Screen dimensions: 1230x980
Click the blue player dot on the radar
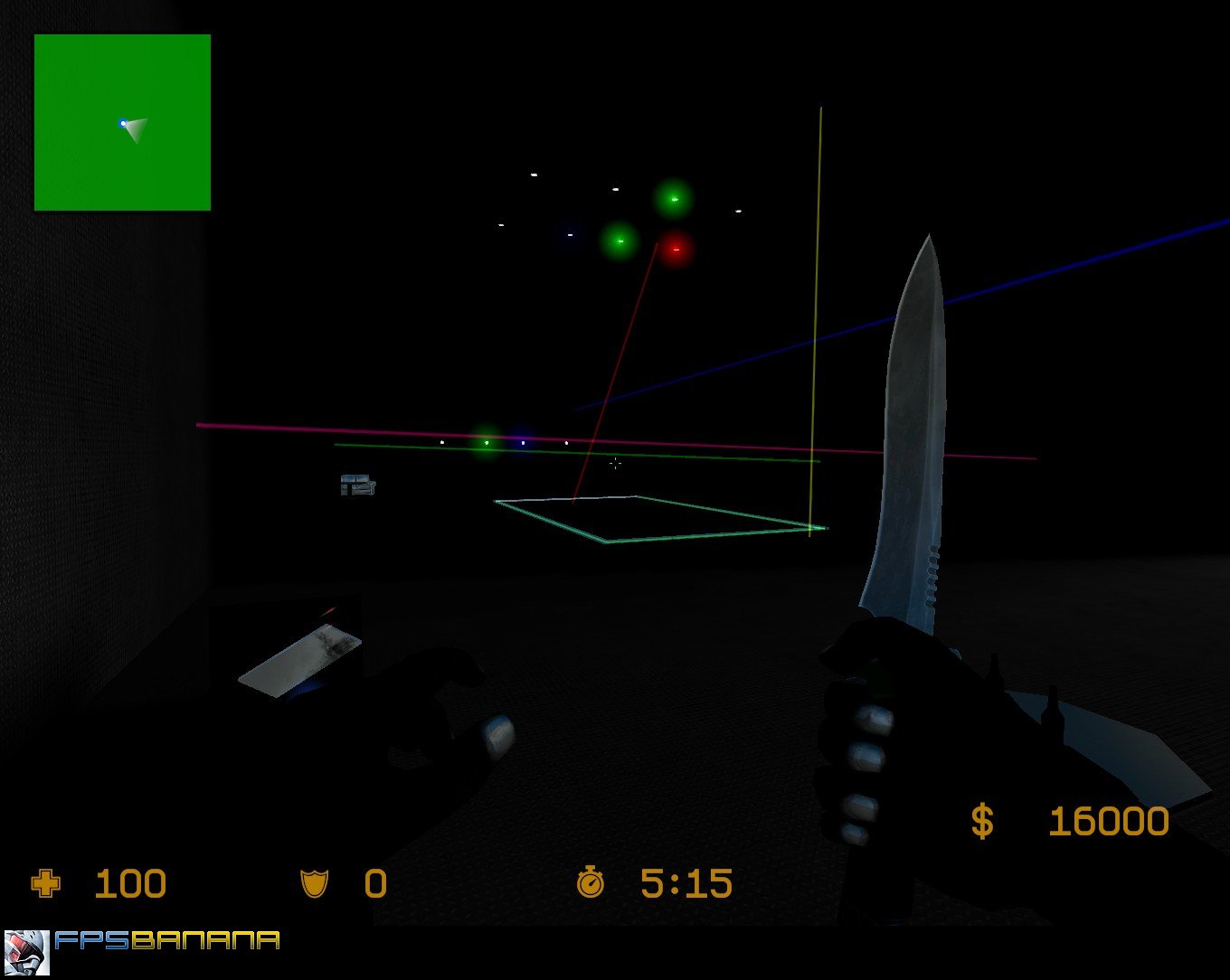121,122
